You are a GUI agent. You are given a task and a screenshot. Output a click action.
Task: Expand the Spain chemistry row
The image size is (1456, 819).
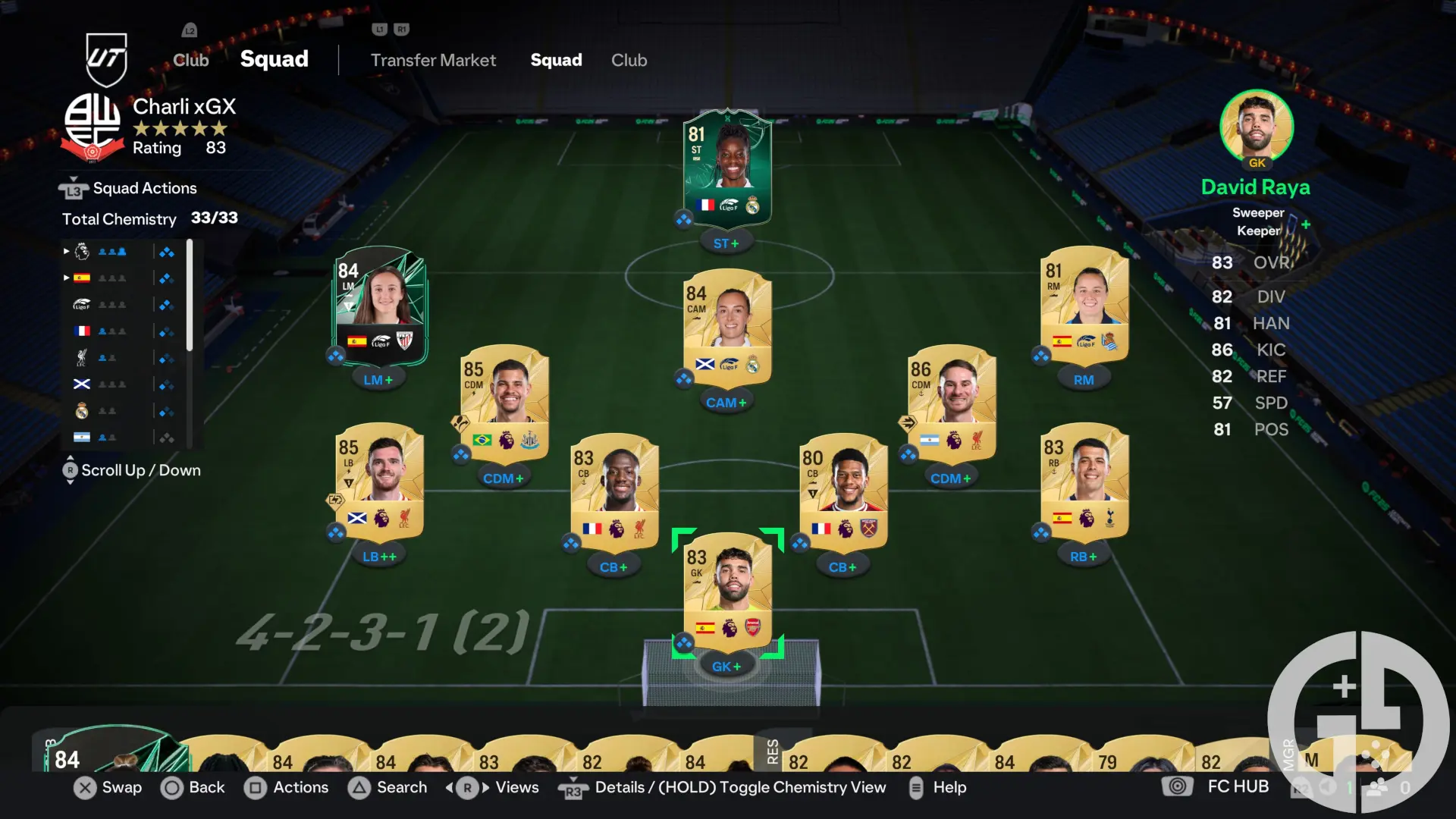tap(82, 278)
